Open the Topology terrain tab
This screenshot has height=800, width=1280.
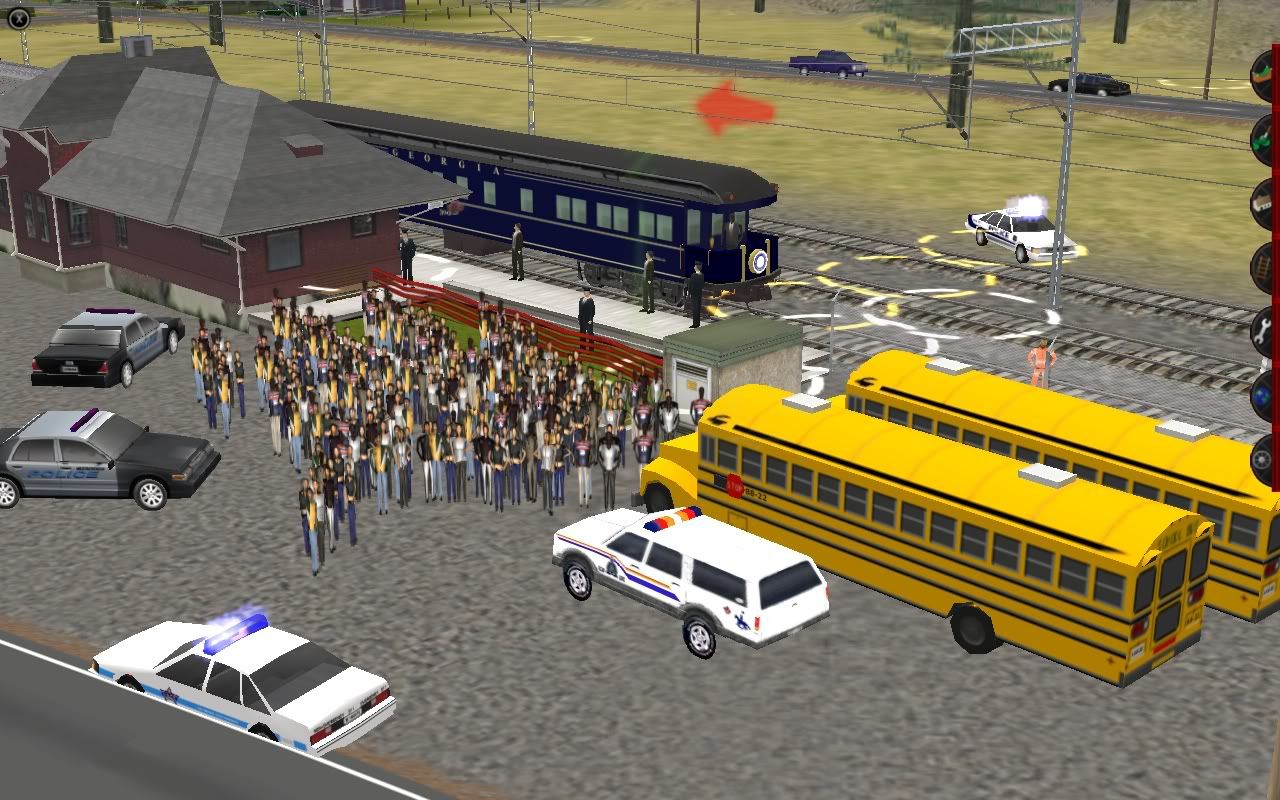1264,72
